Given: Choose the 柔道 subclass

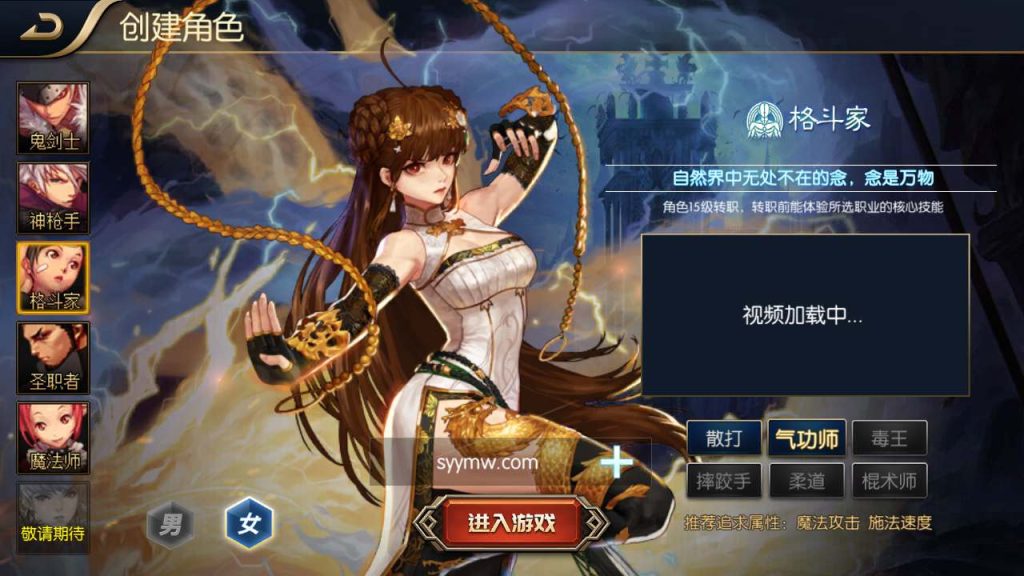Looking at the screenshot, I should (x=807, y=481).
